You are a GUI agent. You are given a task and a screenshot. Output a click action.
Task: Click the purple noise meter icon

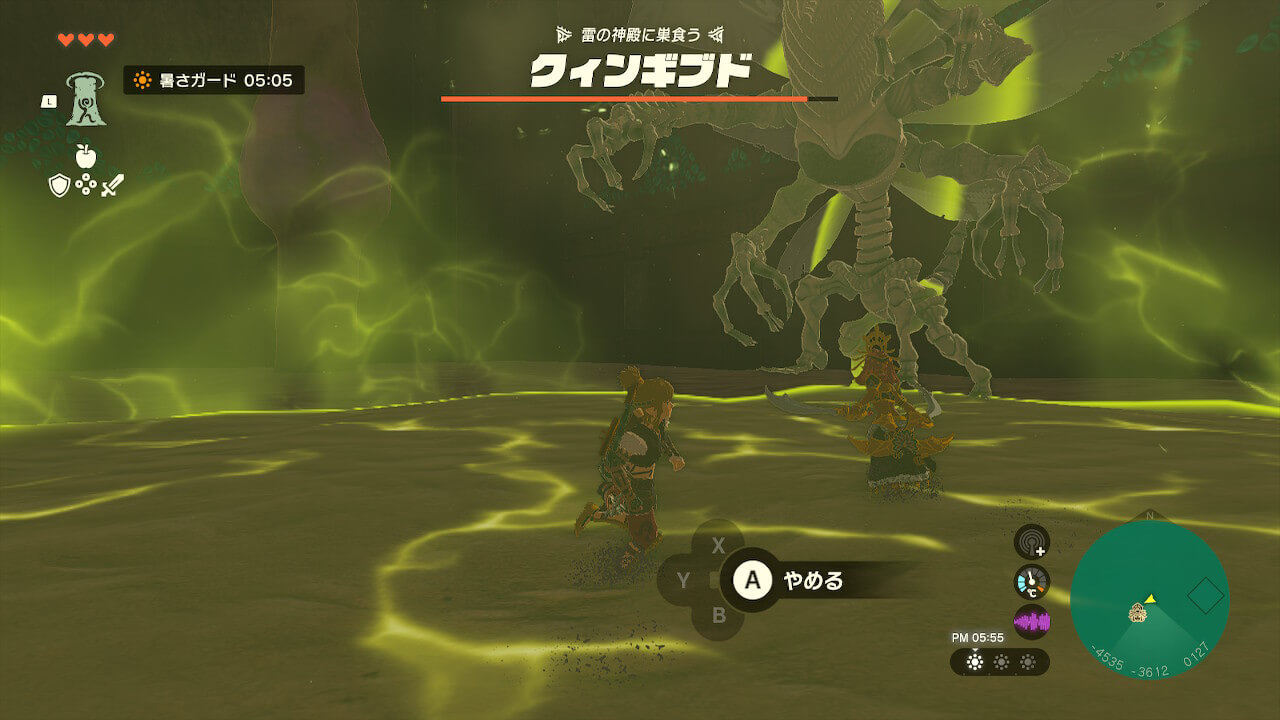tap(1031, 622)
